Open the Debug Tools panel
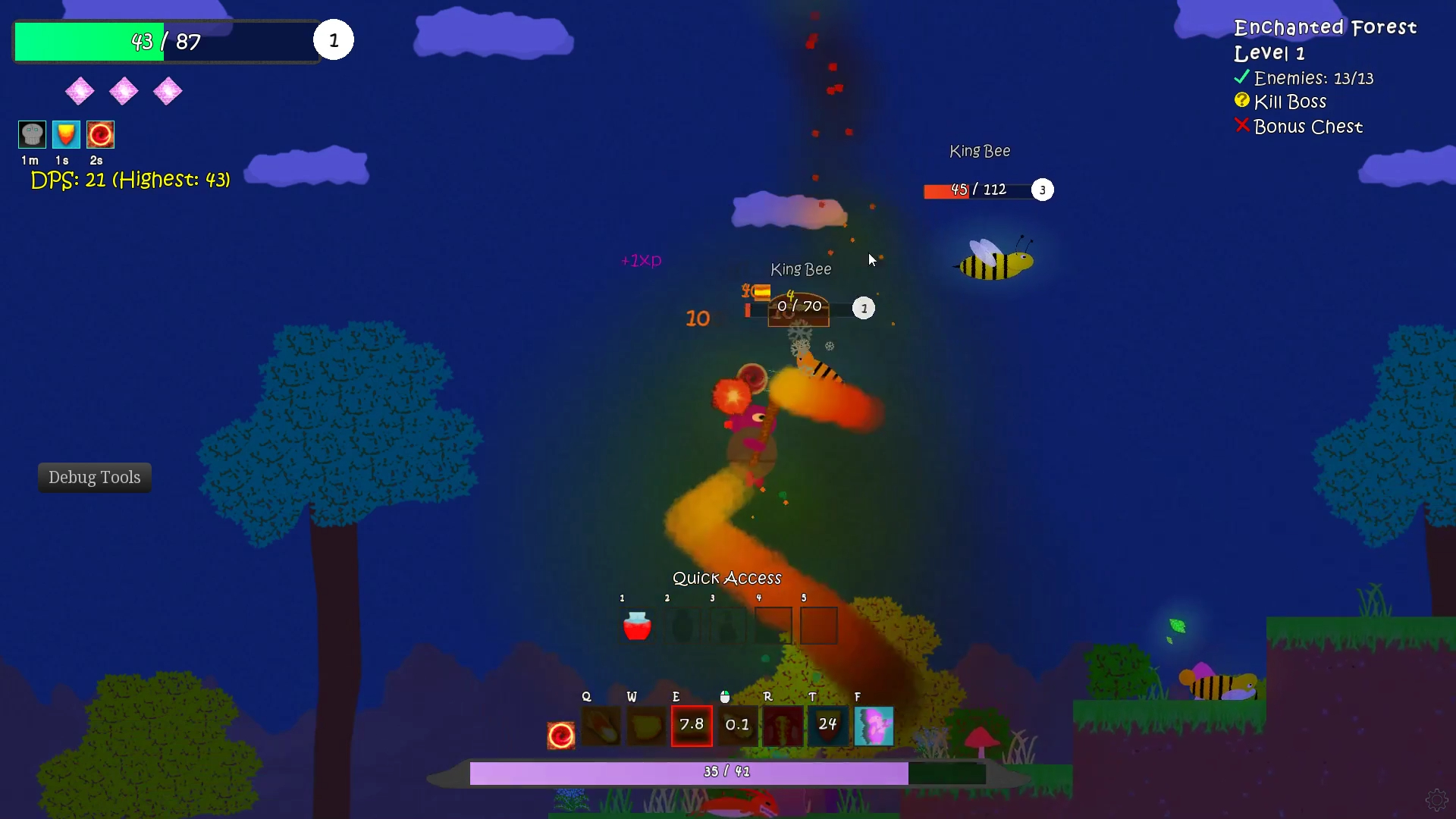Screen dimensions: 1456x819 [94, 477]
